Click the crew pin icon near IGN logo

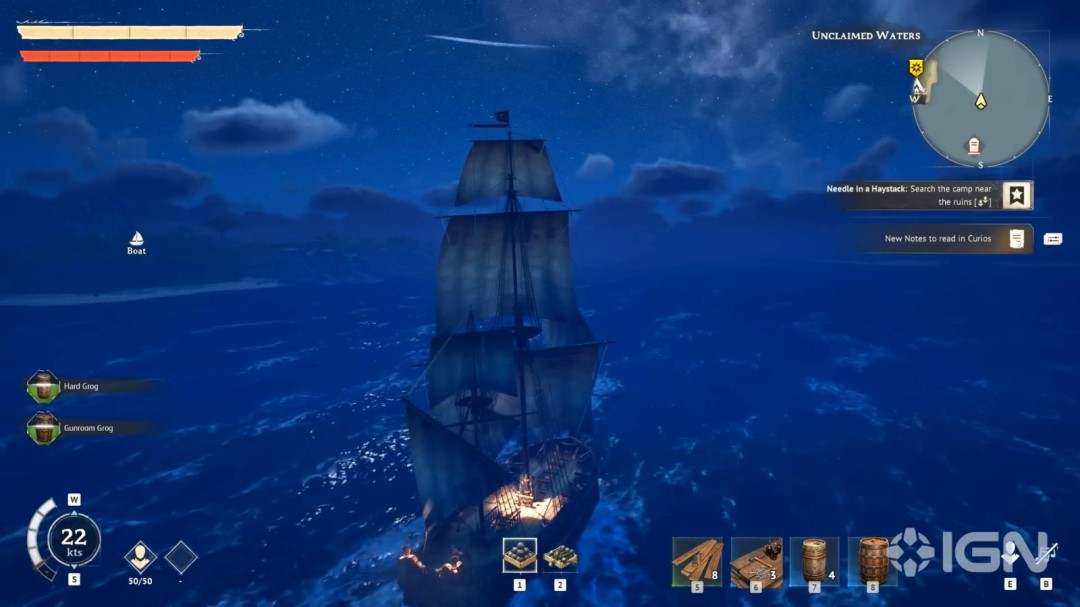pos(1010,553)
